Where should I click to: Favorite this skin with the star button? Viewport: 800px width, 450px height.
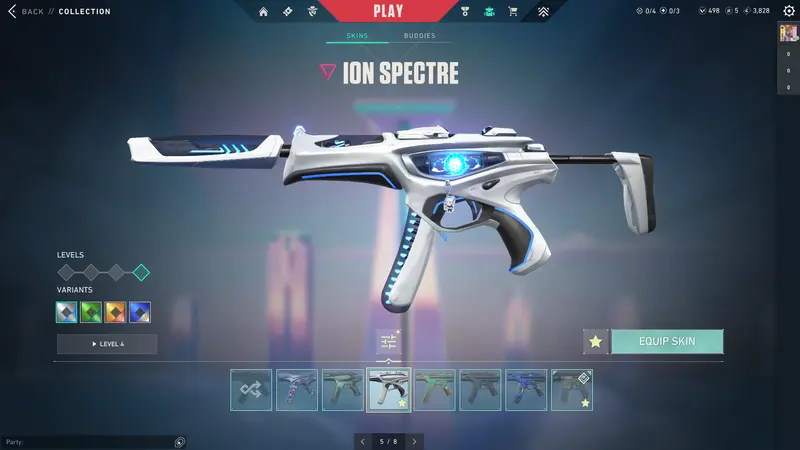pyautogui.click(x=596, y=341)
